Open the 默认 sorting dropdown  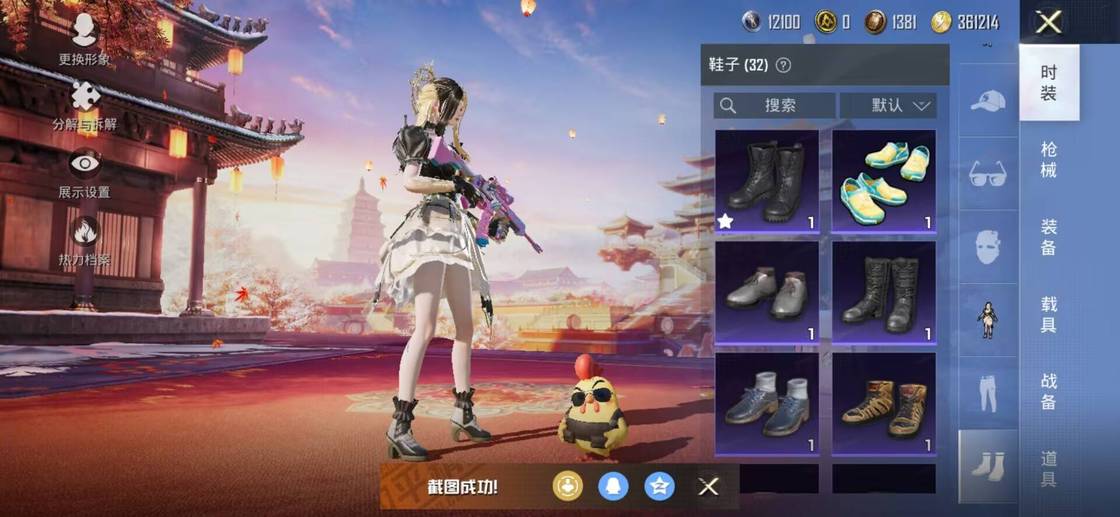(887, 105)
